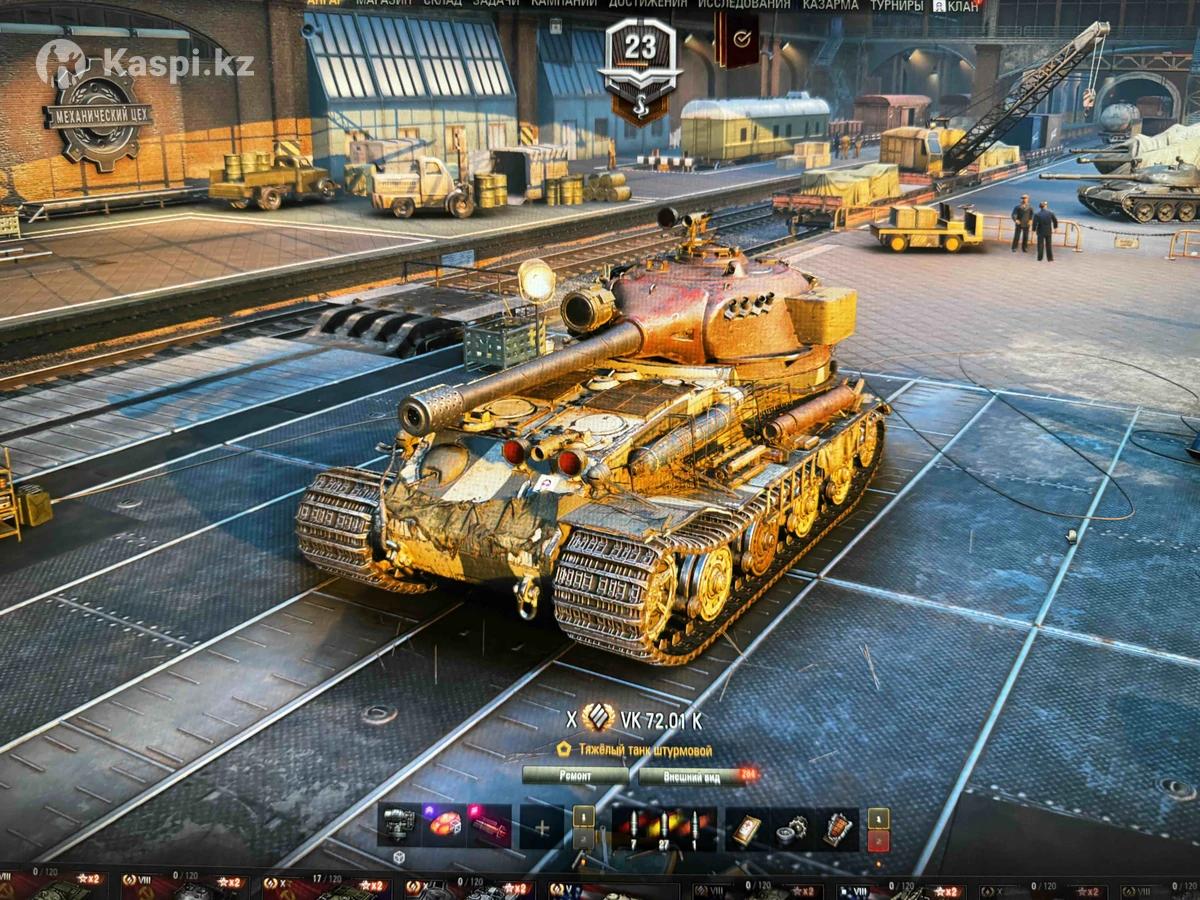Add equipment in the empty plus slot
The height and width of the screenshot is (900, 1200).
[x=542, y=828]
